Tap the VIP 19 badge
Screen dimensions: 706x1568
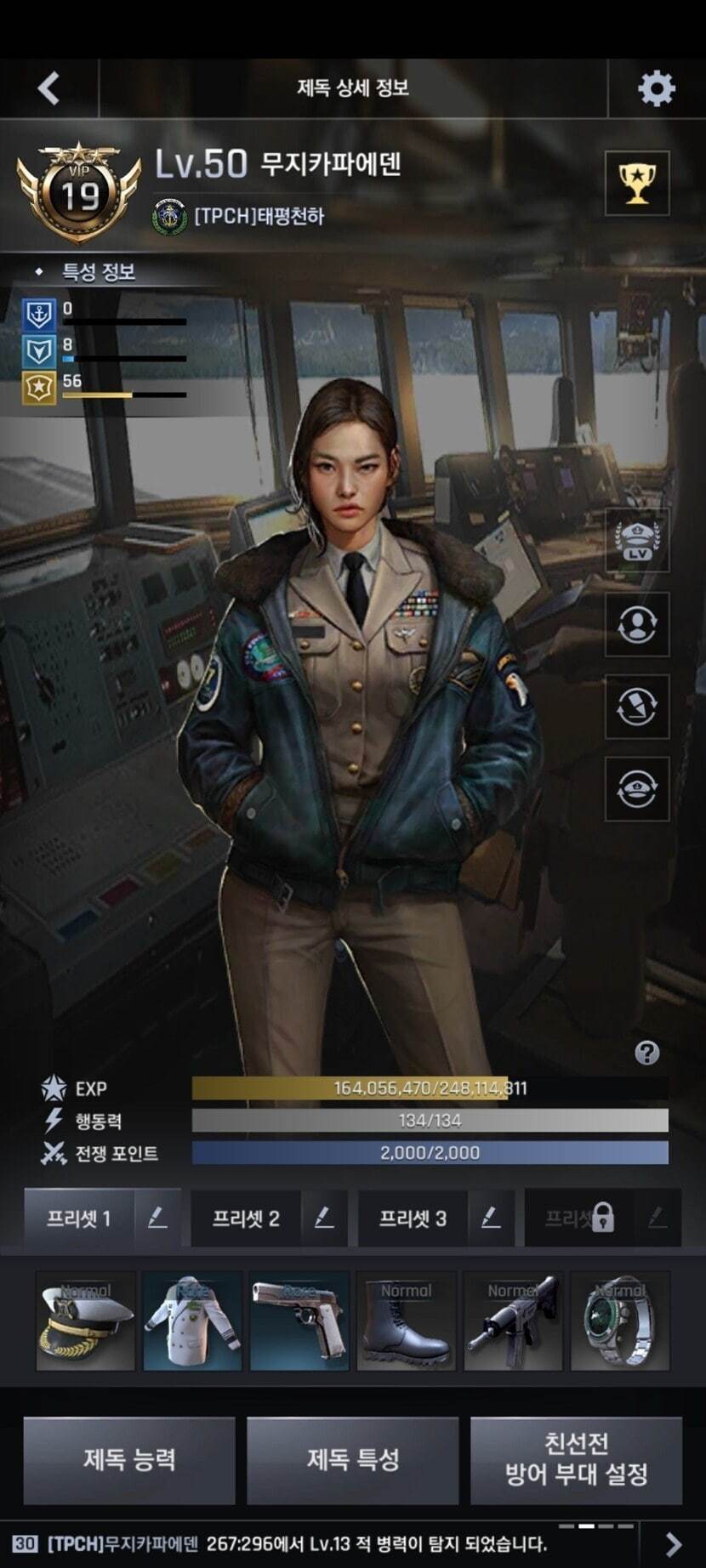click(x=79, y=193)
